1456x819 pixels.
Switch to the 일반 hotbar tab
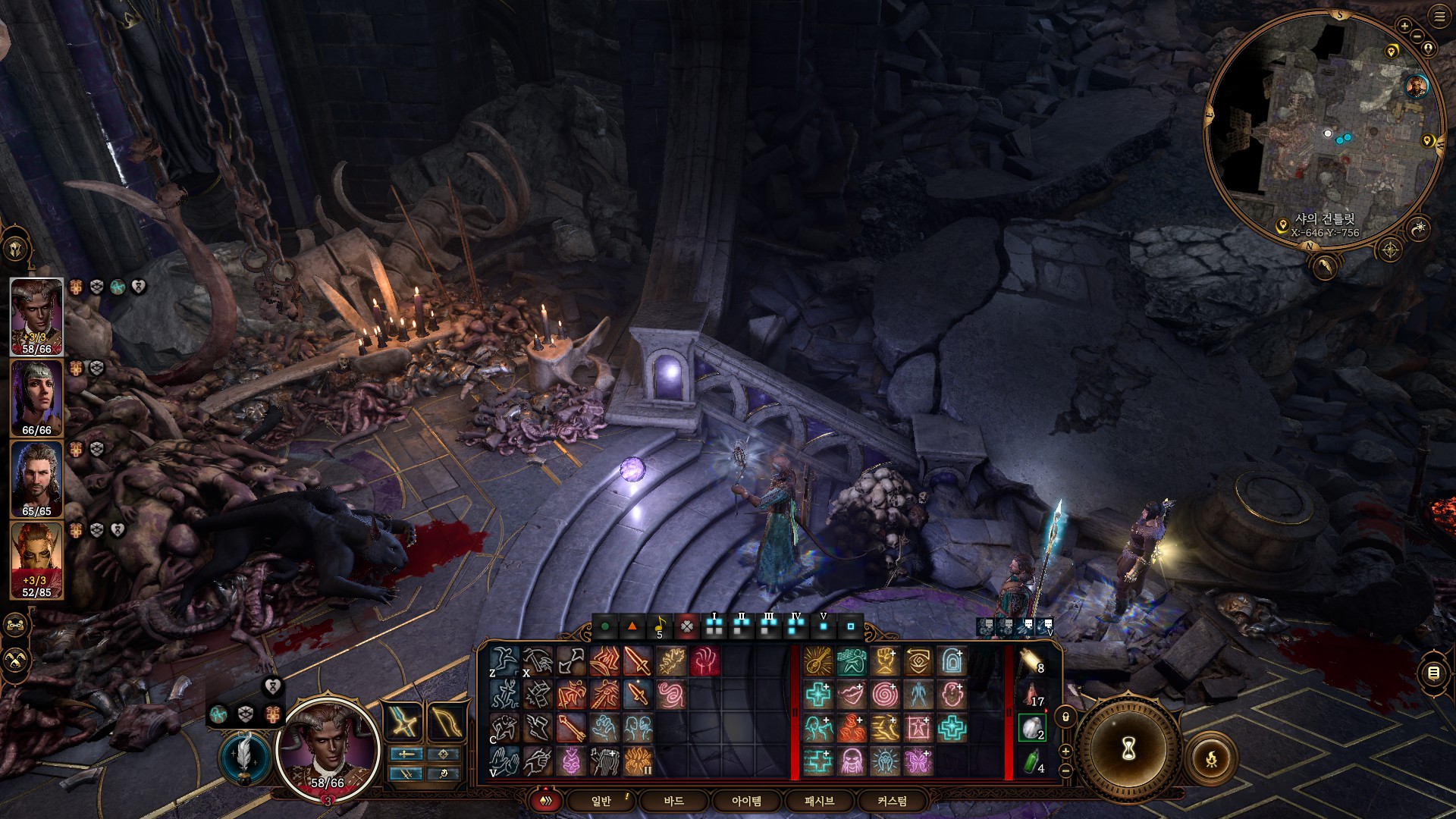[601, 801]
